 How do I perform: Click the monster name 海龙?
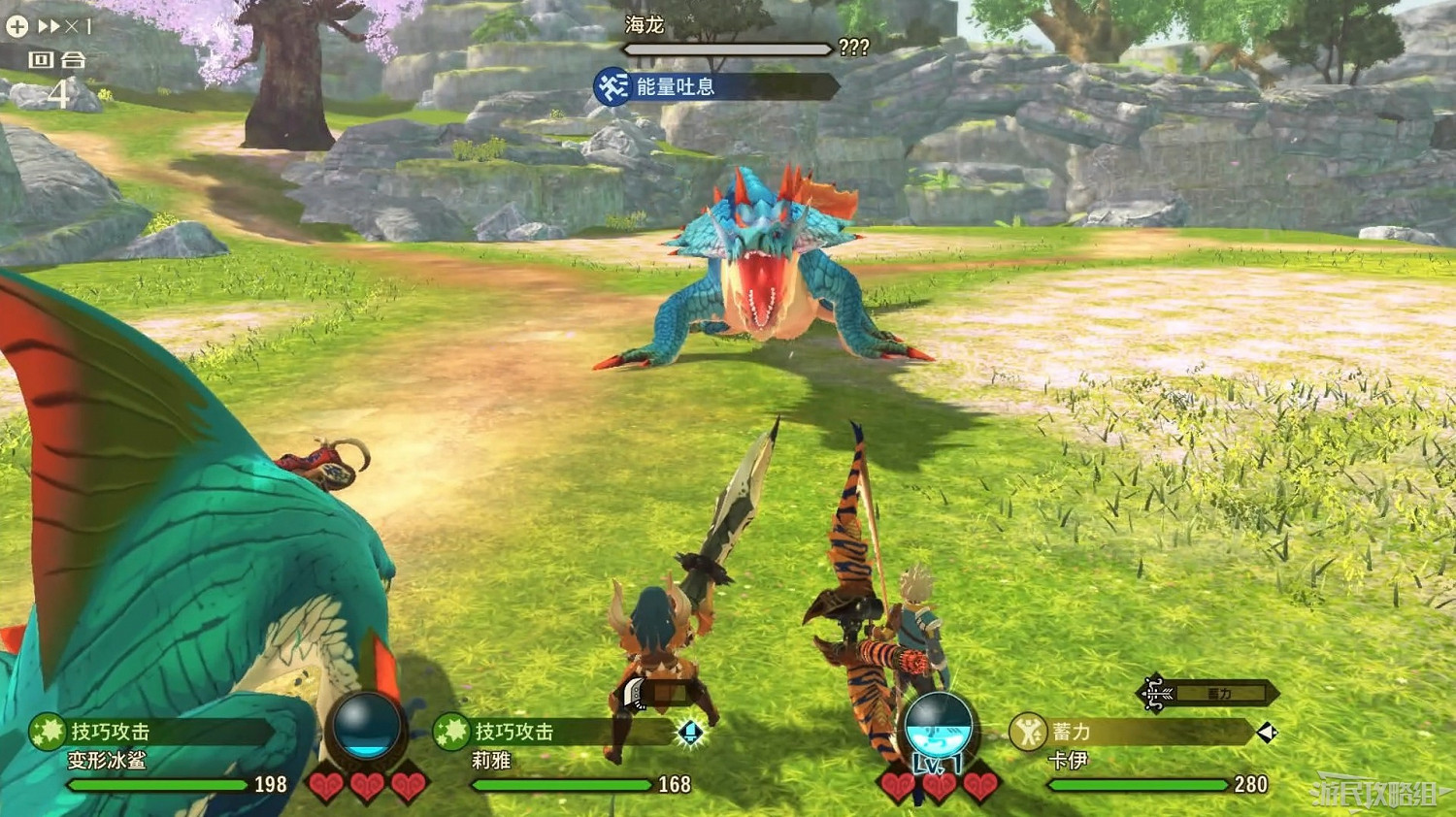pyautogui.click(x=645, y=25)
